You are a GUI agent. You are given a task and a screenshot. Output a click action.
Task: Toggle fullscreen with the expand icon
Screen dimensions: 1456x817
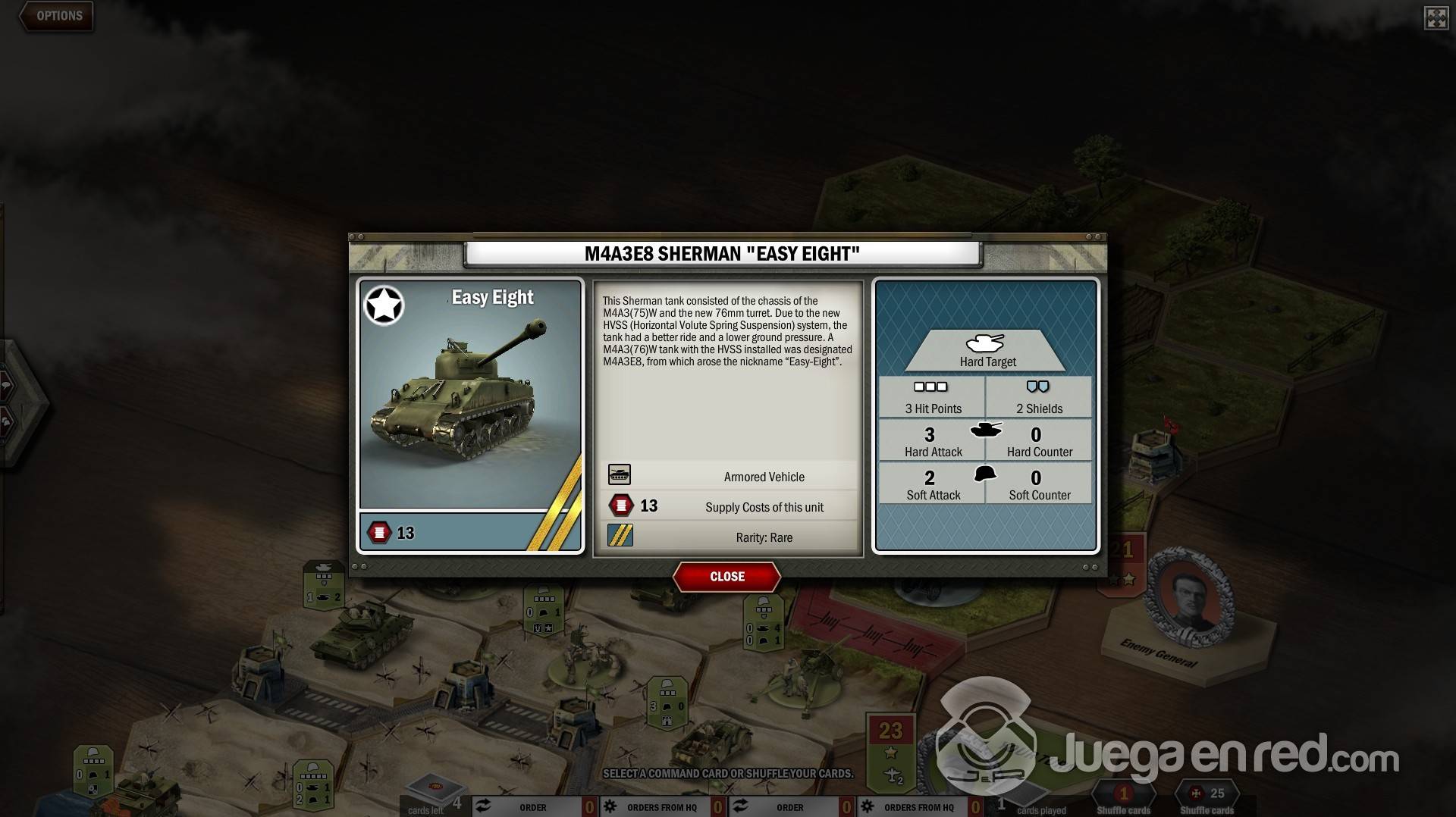[x=1436, y=18]
